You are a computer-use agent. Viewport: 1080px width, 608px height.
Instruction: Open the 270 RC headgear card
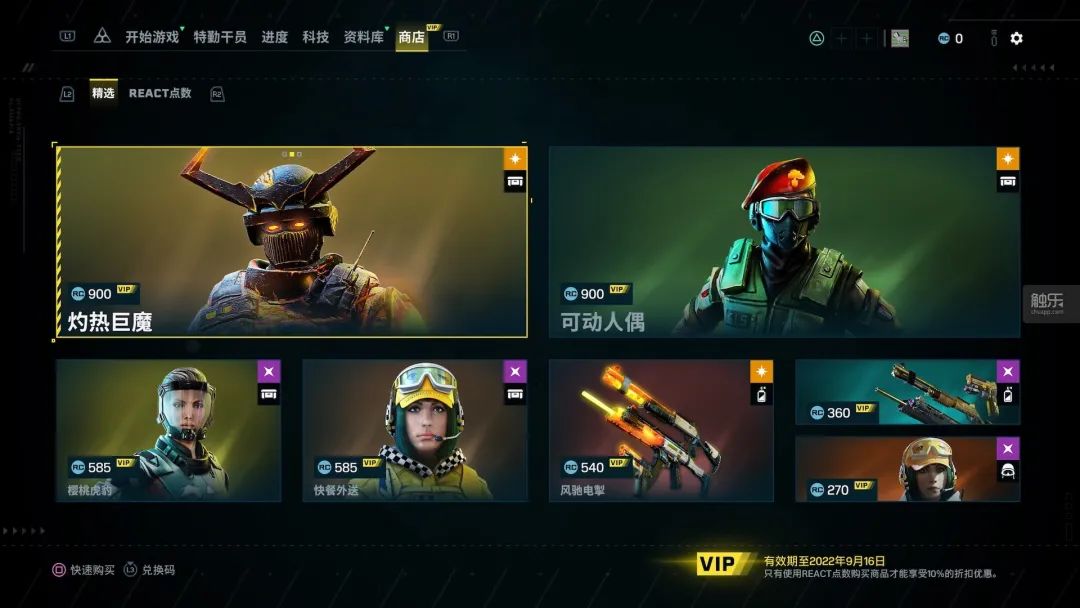(x=907, y=468)
